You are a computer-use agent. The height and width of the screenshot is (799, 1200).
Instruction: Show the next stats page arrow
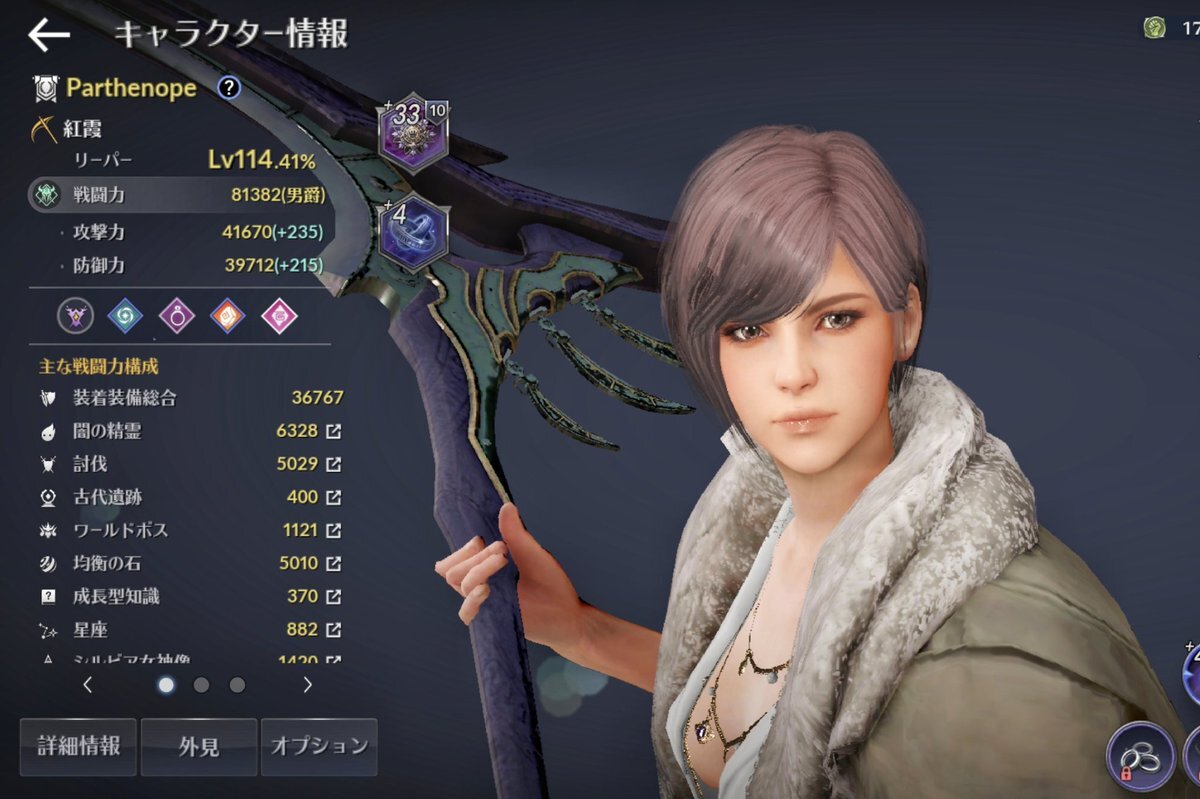pos(307,685)
